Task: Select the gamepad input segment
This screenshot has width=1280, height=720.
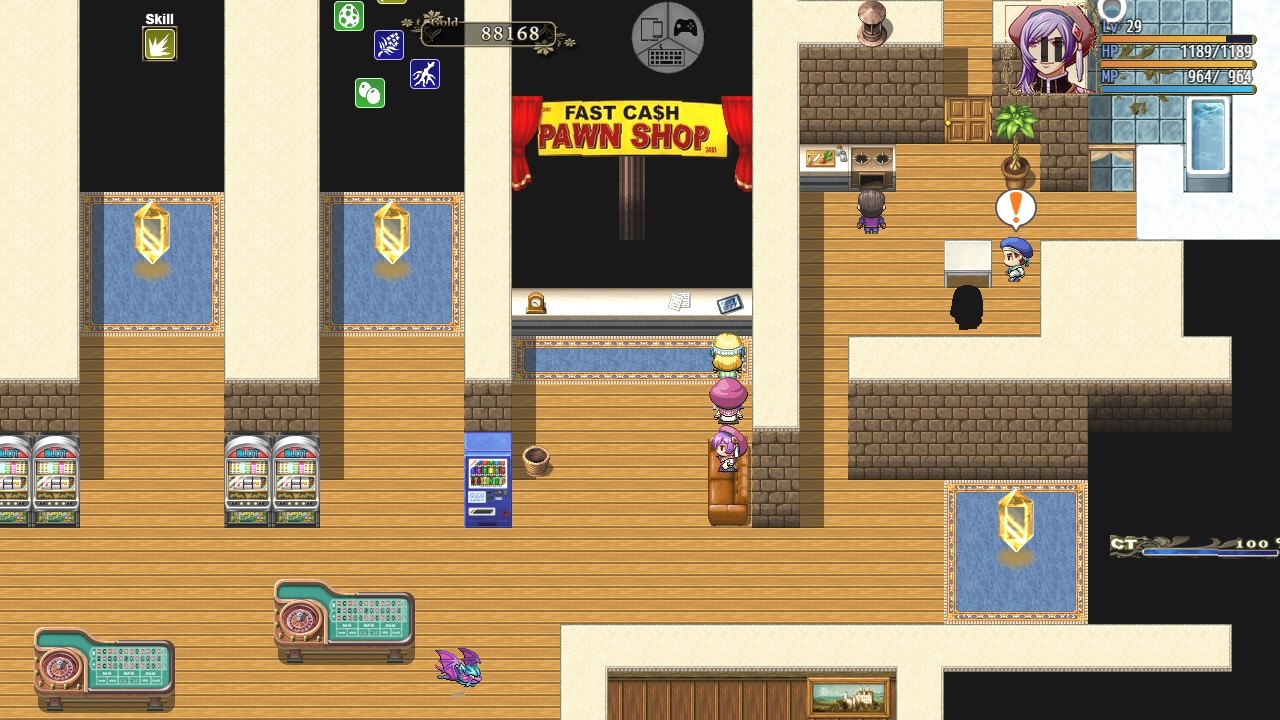Action: [686, 28]
